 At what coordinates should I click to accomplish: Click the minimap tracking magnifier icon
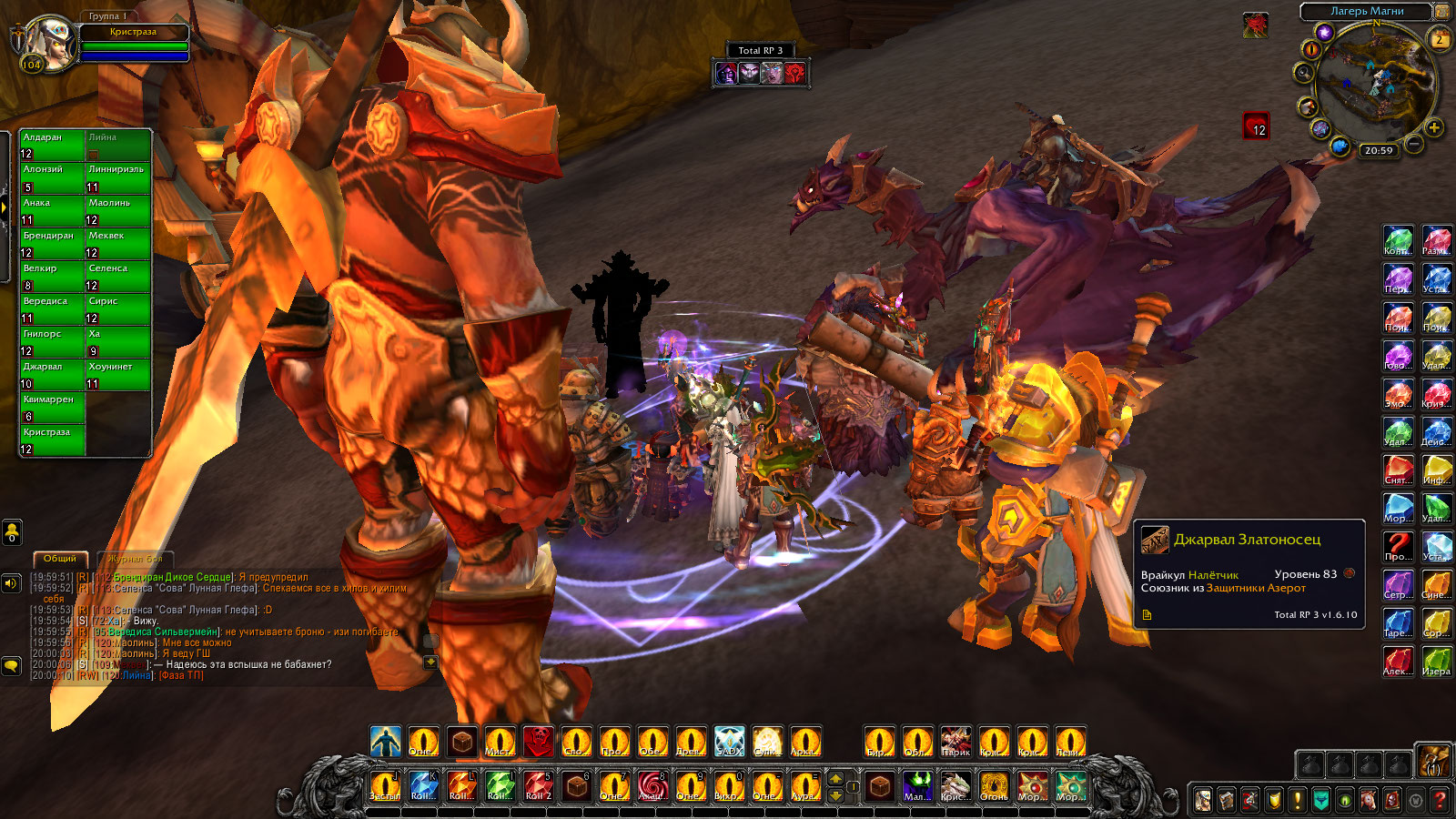click(1304, 73)
